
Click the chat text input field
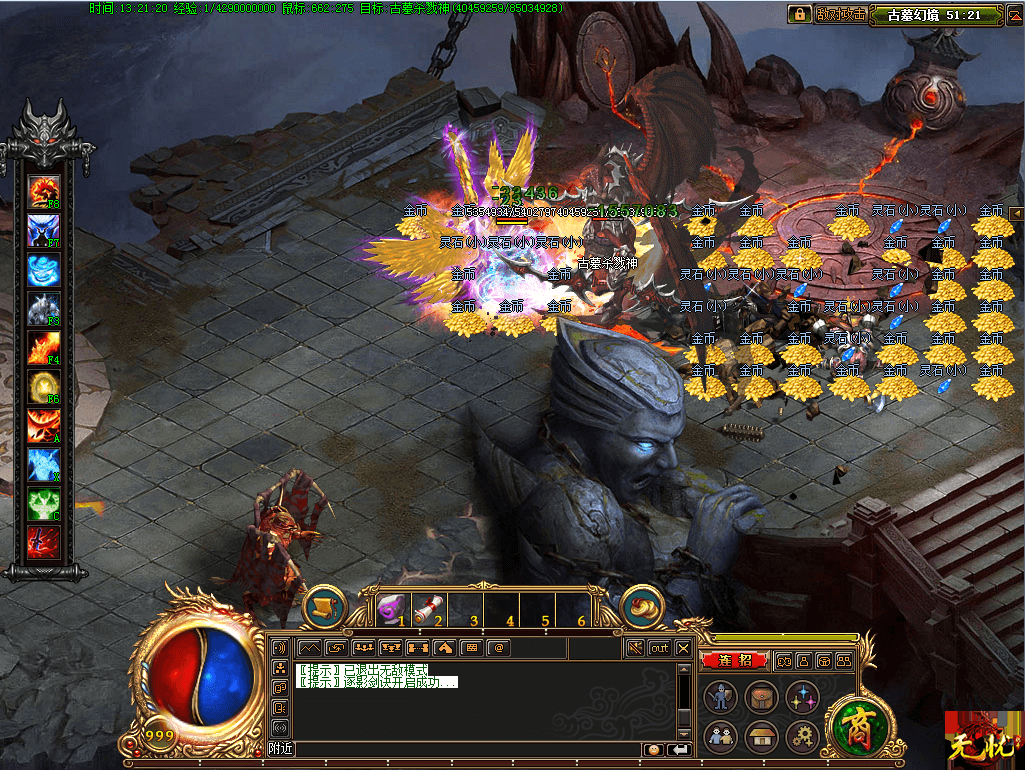point(468,749)
